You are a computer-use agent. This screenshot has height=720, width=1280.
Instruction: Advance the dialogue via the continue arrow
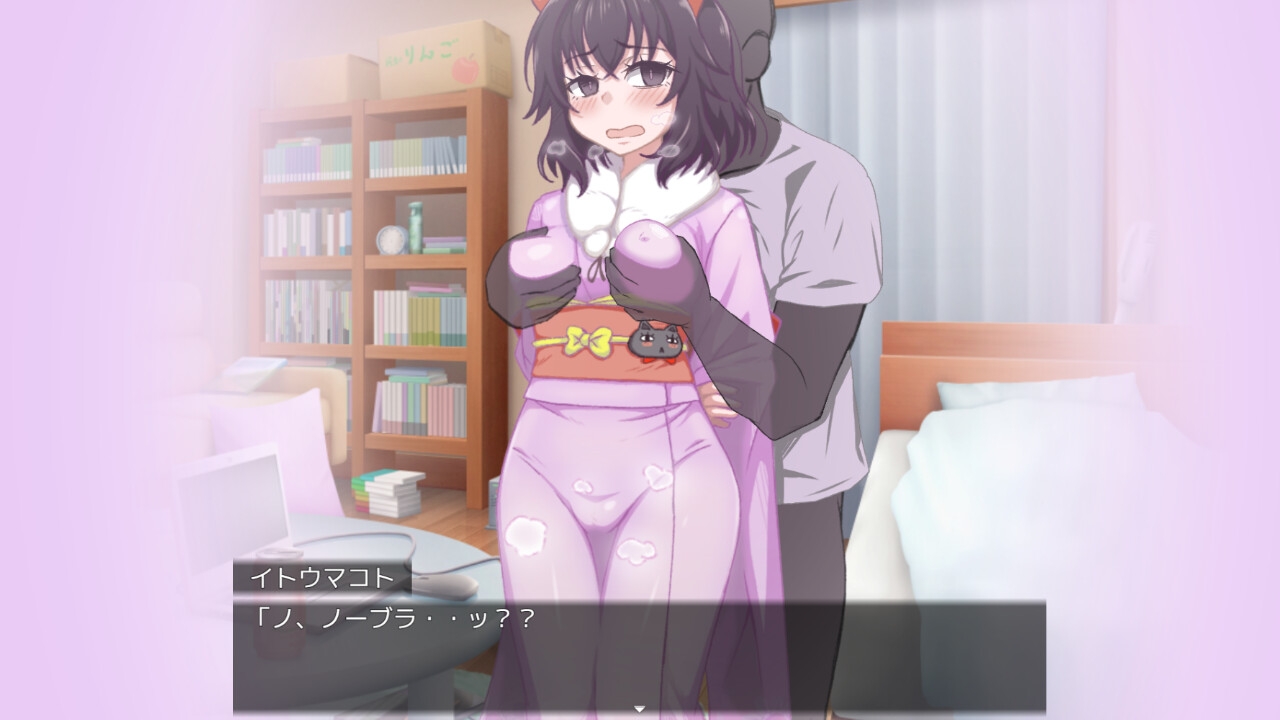tap(639, 709)
